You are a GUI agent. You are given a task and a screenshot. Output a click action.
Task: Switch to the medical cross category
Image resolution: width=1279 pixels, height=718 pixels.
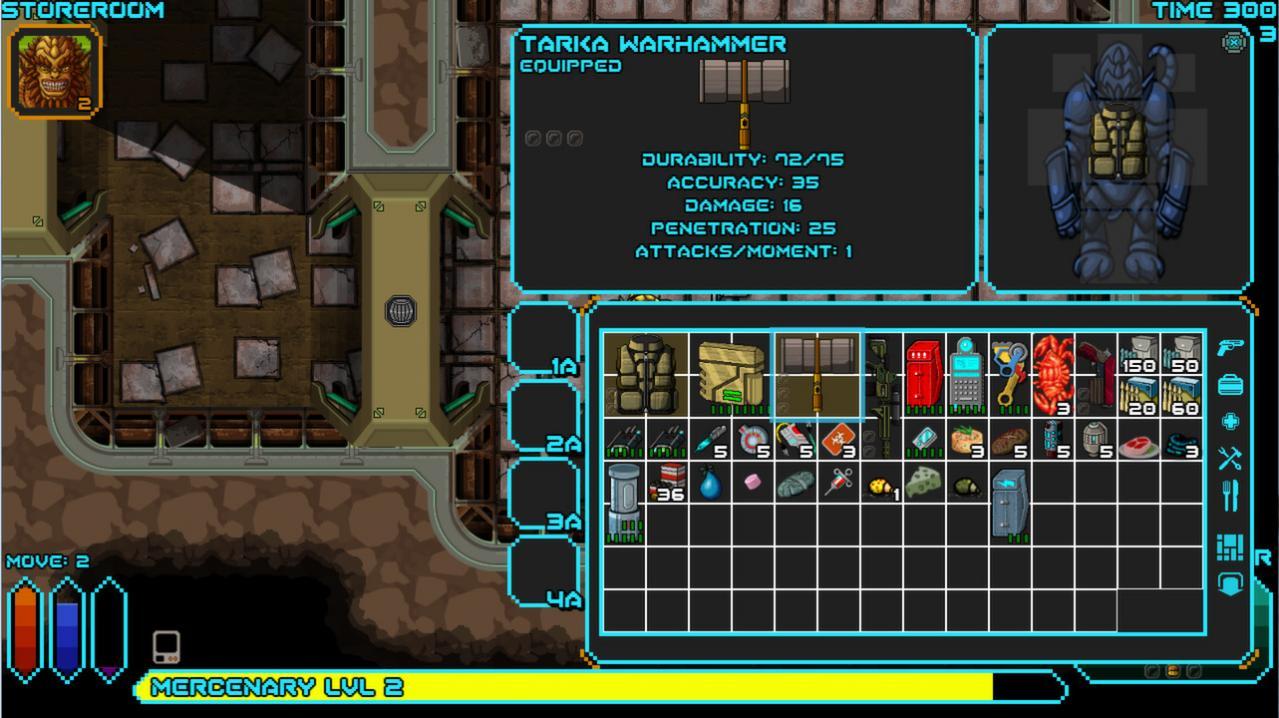1230,421
